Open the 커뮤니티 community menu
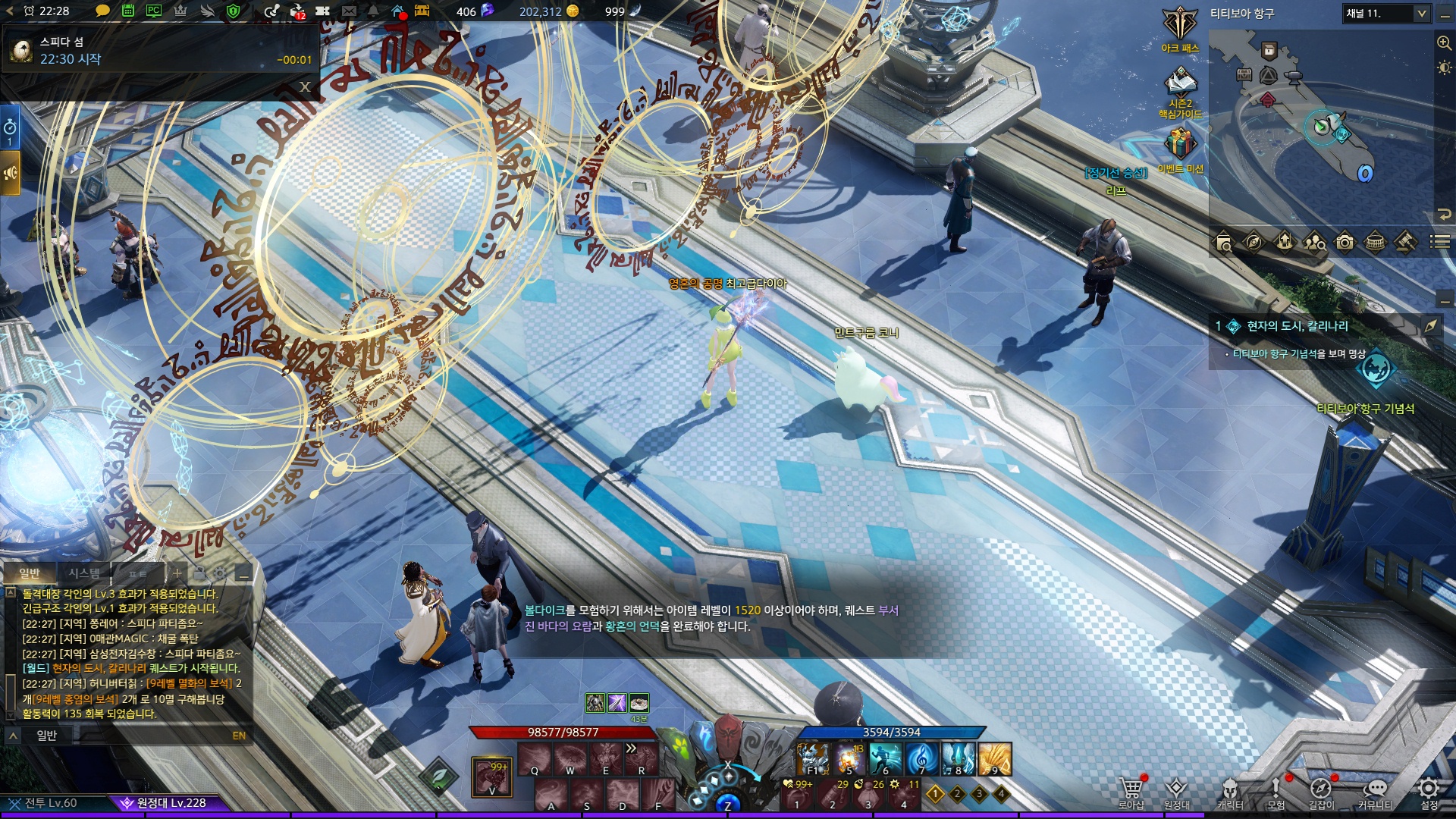Screen dimensions: 1456x819 1375,789
